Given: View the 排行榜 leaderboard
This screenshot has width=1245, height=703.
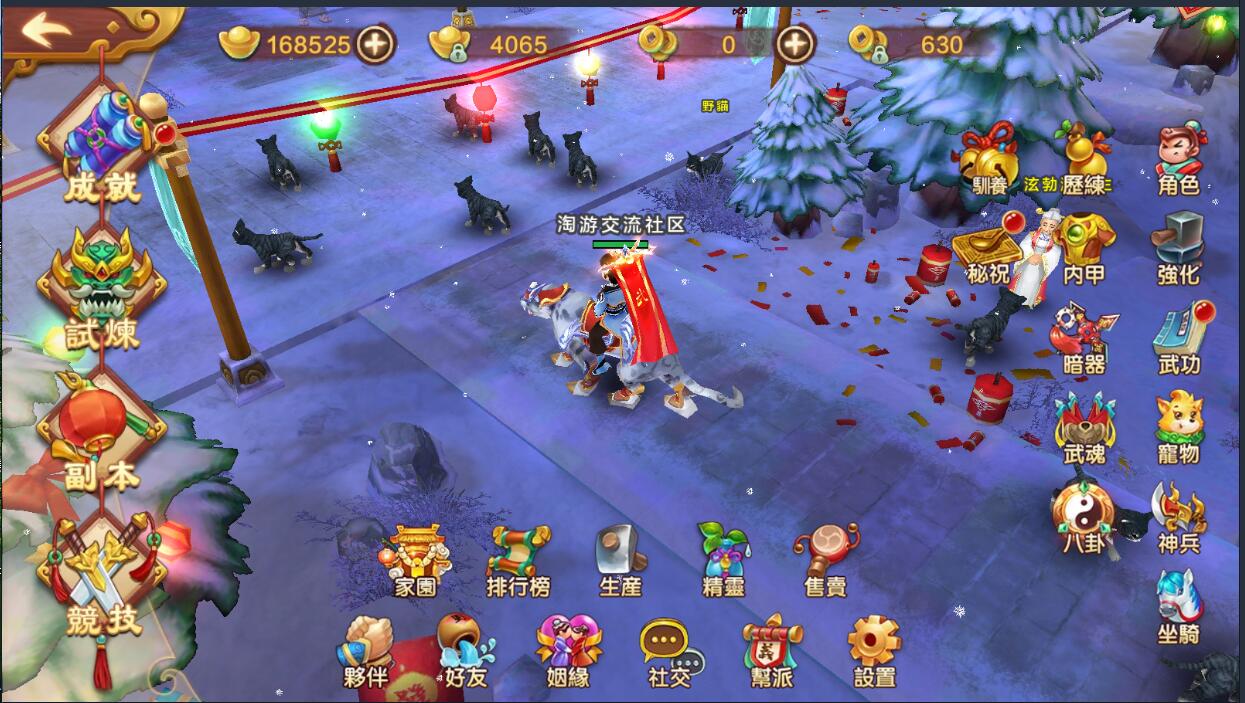Looking at the screenshot, I should tap(518, 561).
